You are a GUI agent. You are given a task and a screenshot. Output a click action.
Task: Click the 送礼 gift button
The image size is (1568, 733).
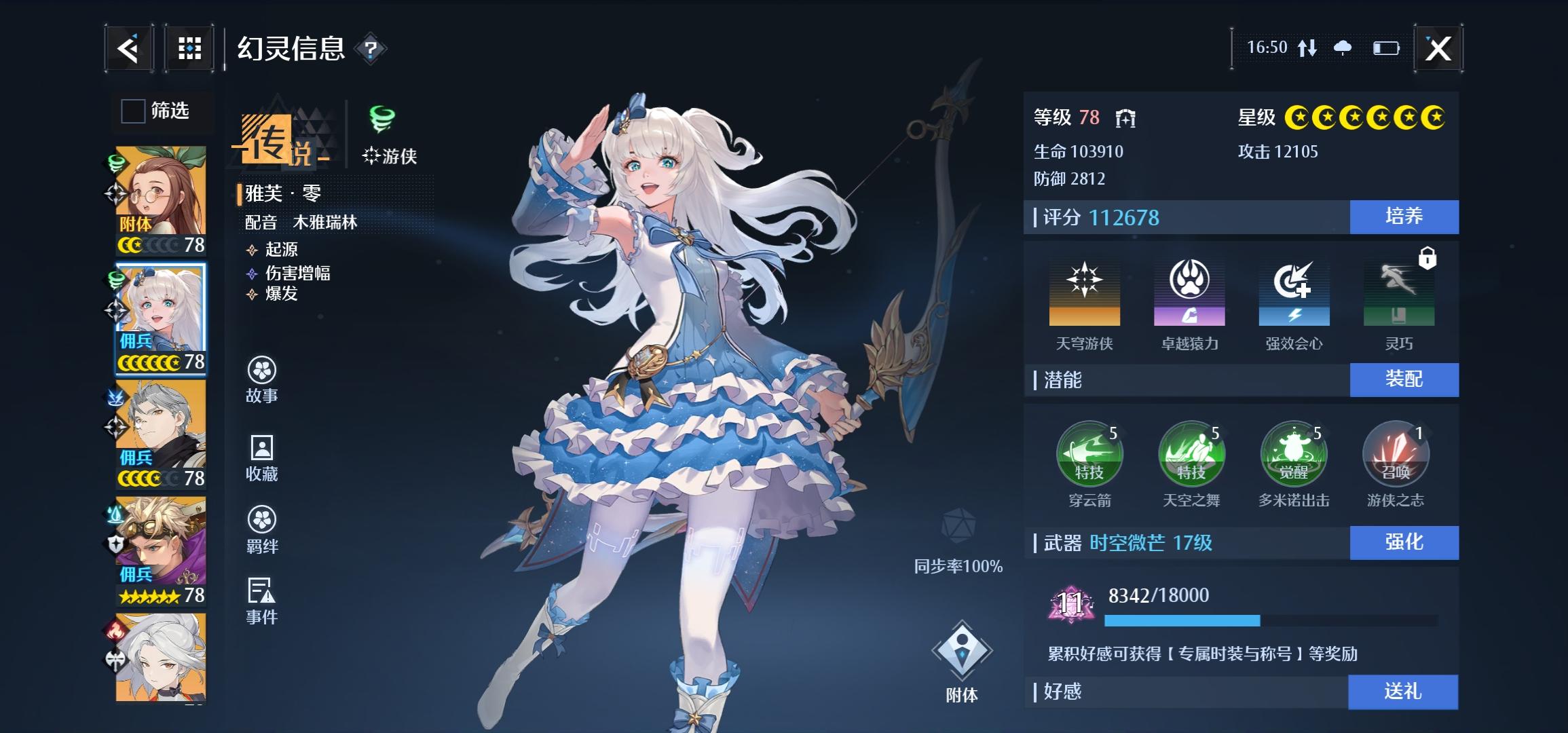[1402, 692]
